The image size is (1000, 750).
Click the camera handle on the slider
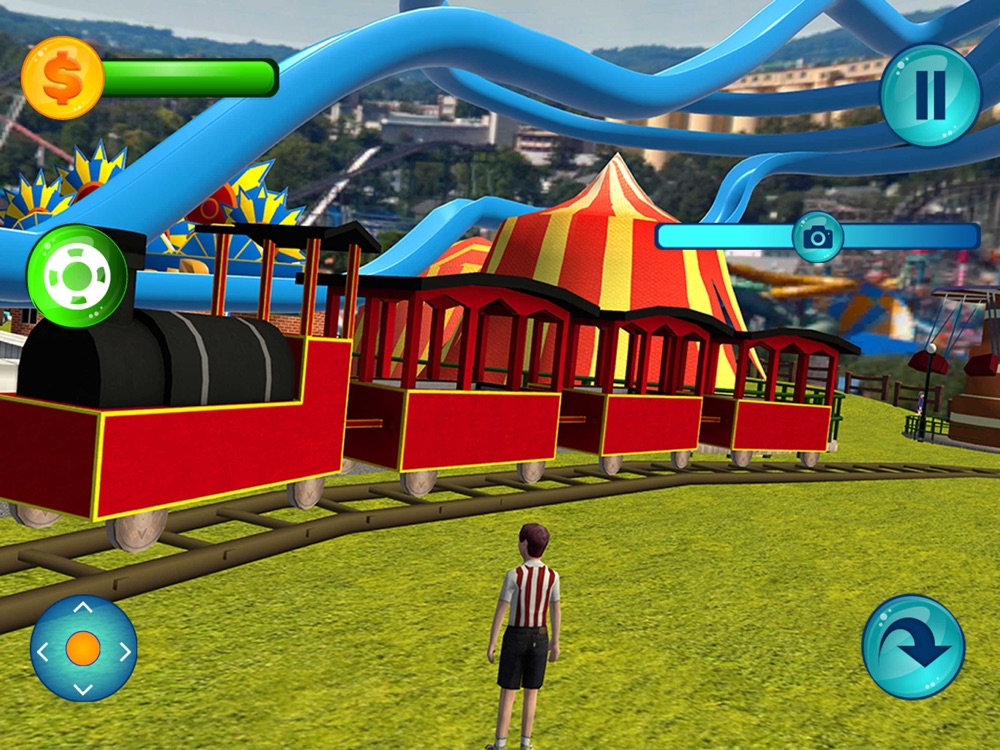click(x=818, y=237)
